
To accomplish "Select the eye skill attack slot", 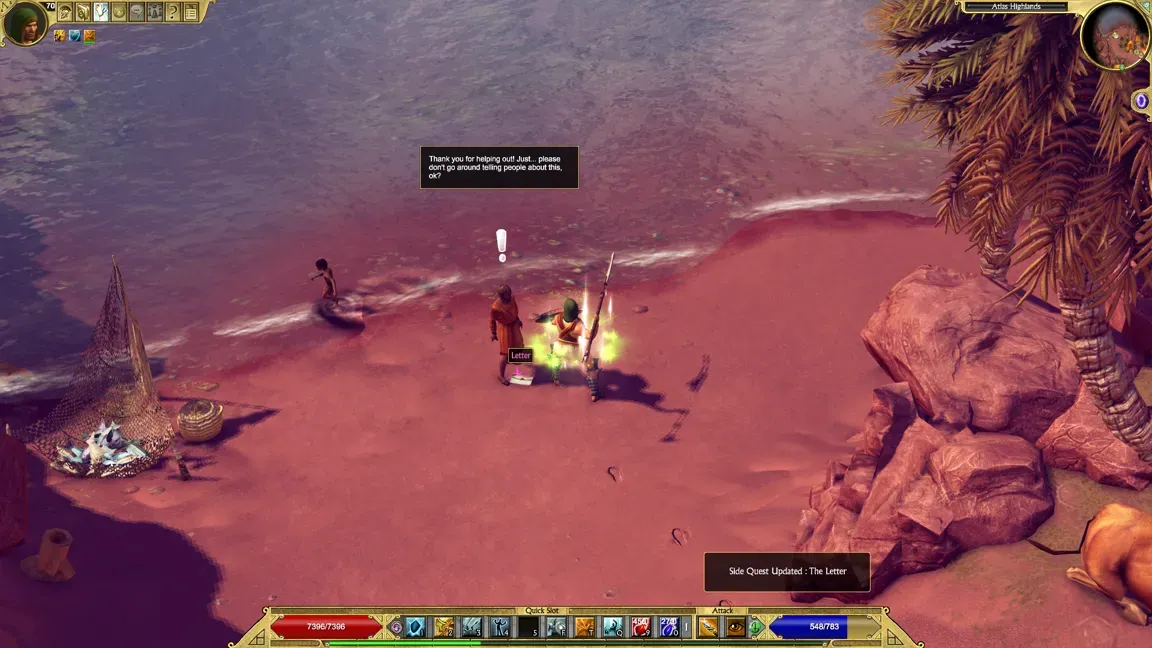I will [x=736, y=627].
